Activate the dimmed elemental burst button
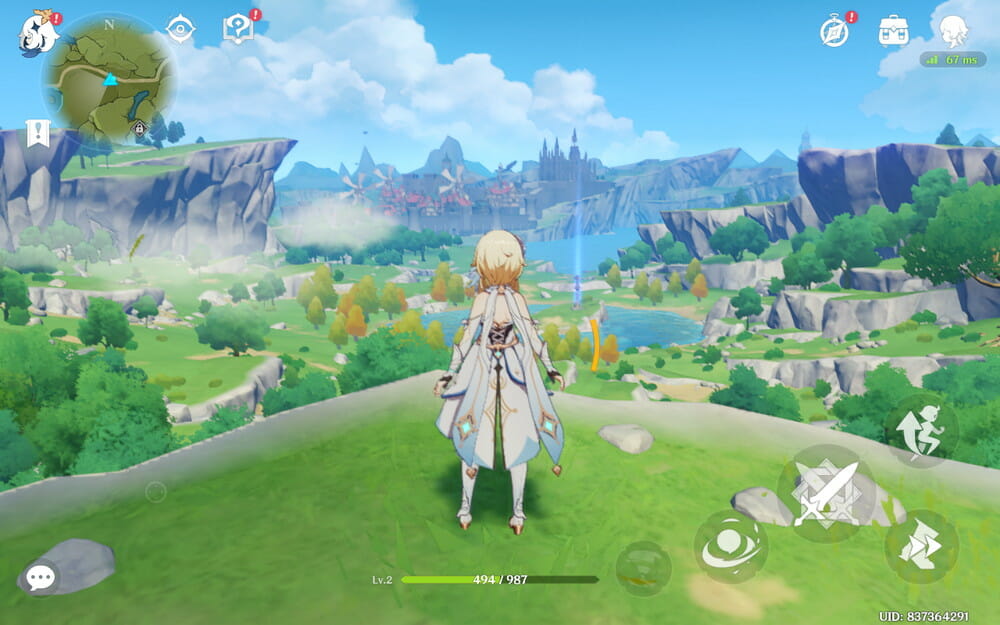 (x=643, y=569)
